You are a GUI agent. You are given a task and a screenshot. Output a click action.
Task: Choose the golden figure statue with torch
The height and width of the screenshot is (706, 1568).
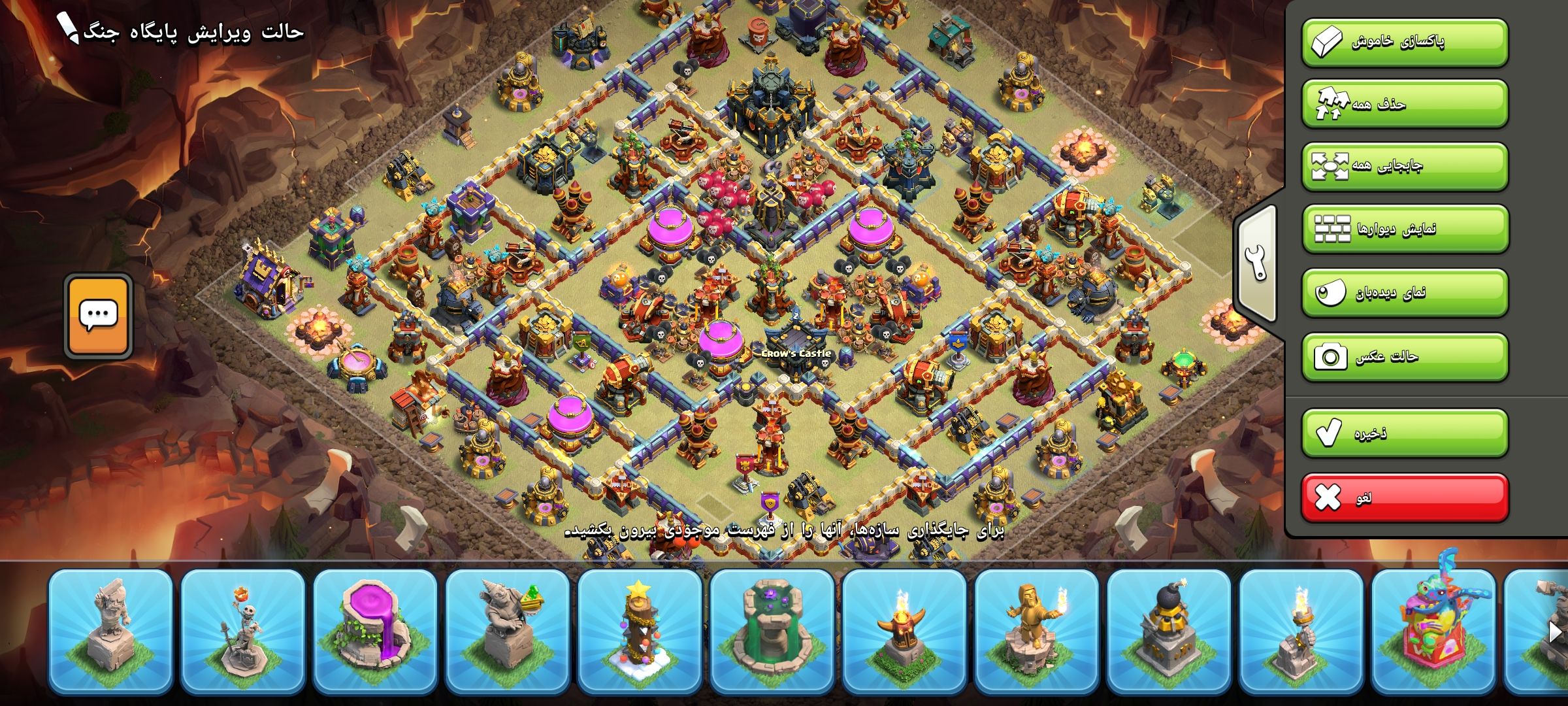pyautogui.click(x=1037, y=631)
